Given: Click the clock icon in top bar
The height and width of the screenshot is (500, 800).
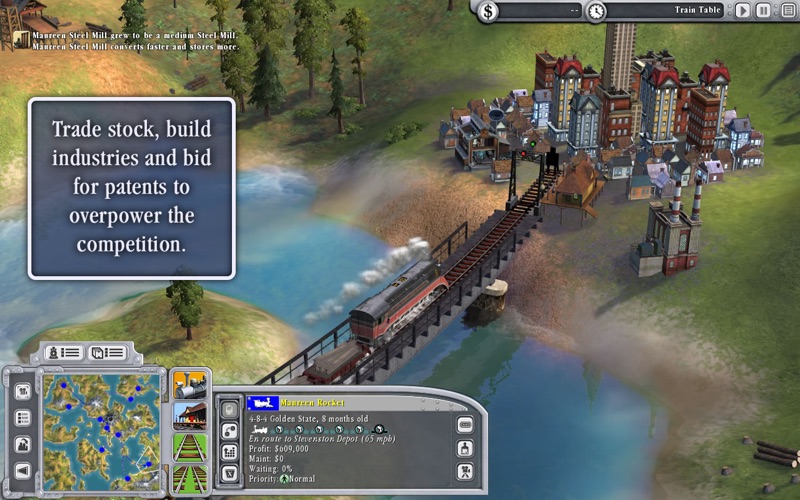Looking at the screenshot, I should (596, 11).
